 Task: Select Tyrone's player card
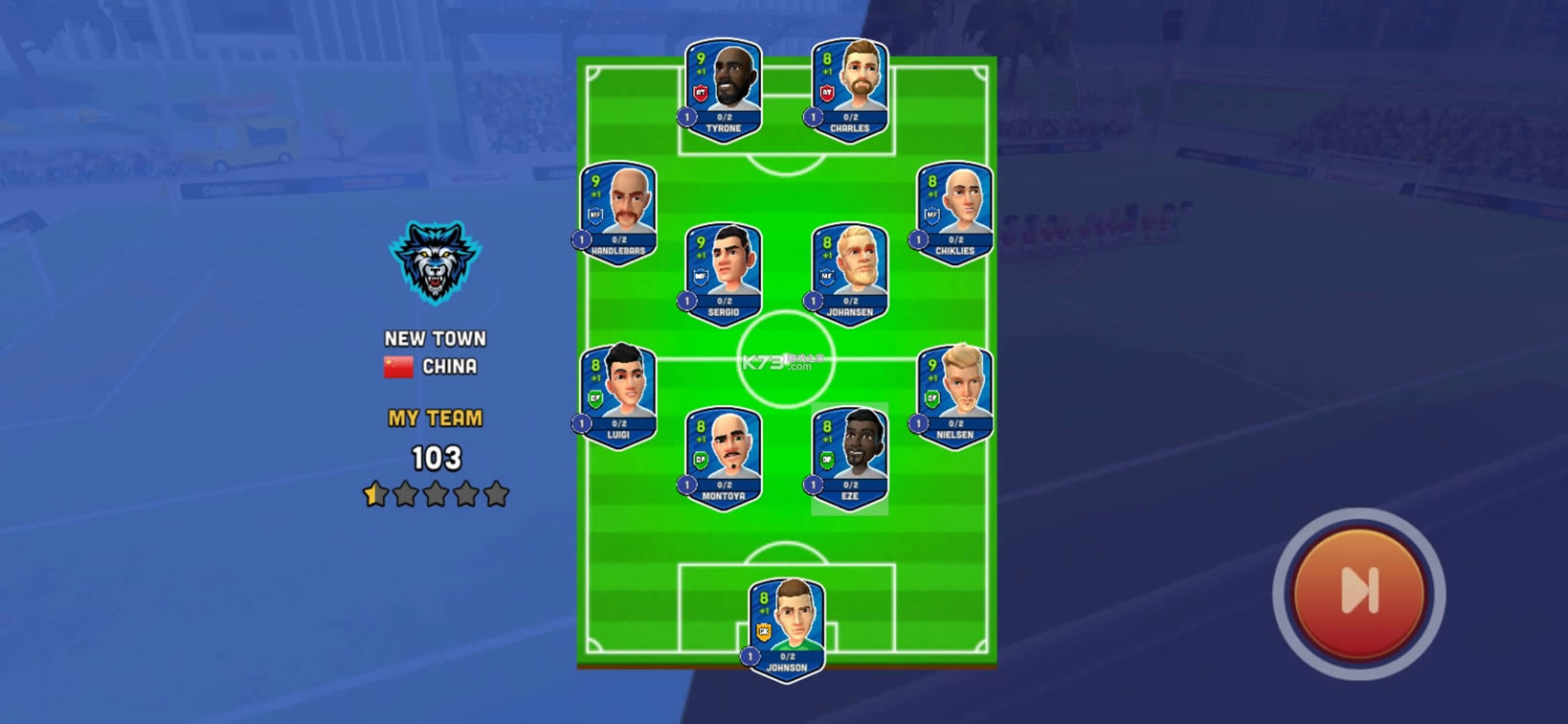tap(724, 91)
